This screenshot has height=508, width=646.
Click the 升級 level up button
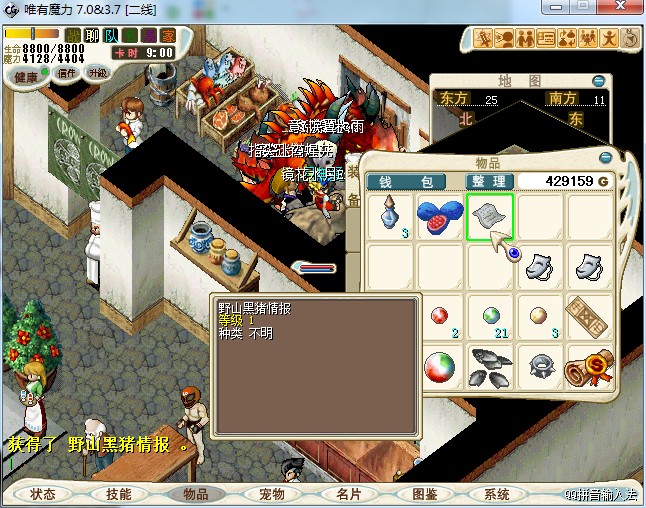[97, 73]
